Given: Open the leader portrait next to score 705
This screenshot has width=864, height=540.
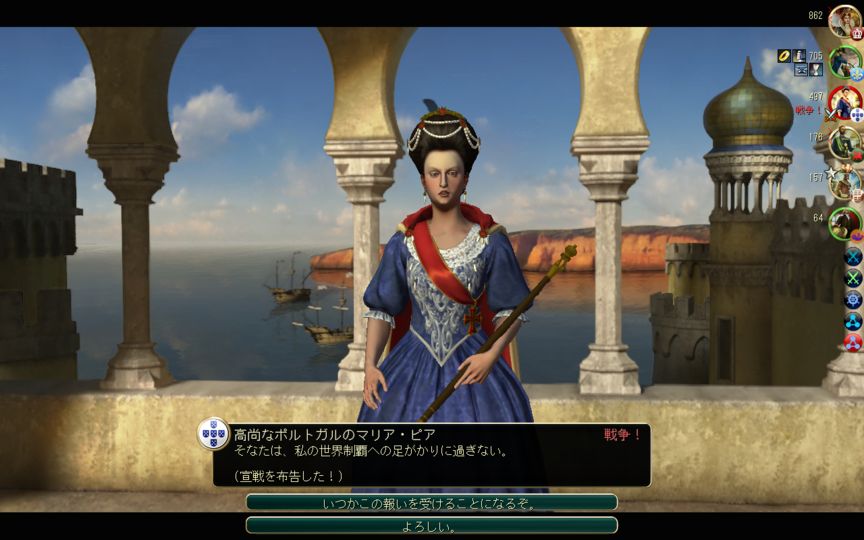Looking at the screenshot, I should 844,62.
